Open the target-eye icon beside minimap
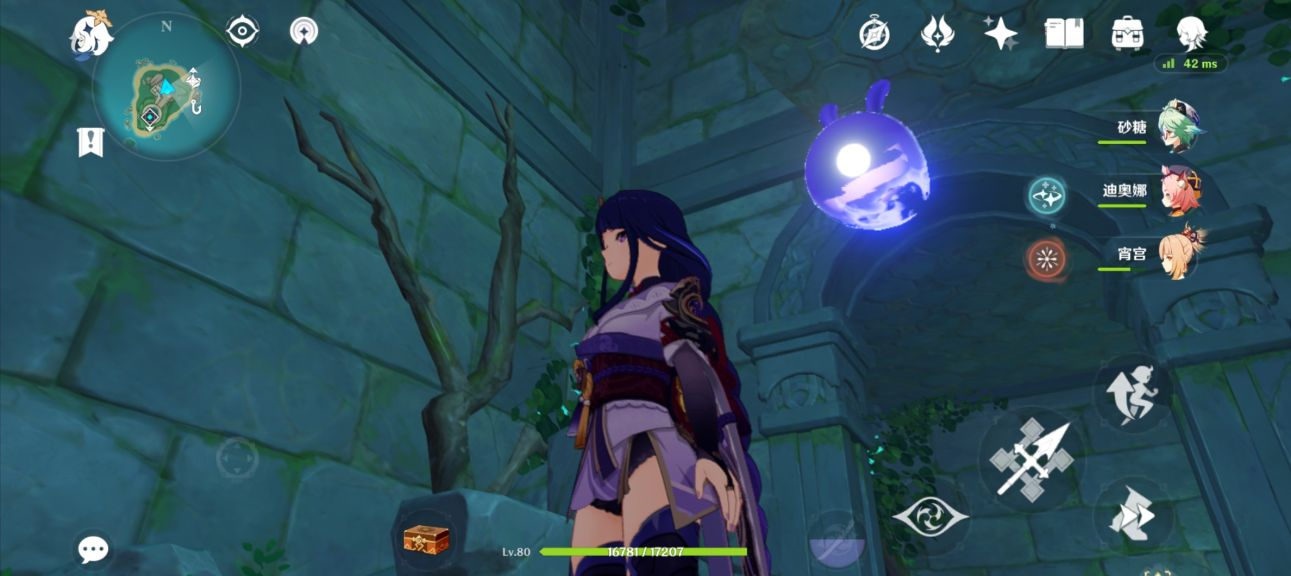 242,32
